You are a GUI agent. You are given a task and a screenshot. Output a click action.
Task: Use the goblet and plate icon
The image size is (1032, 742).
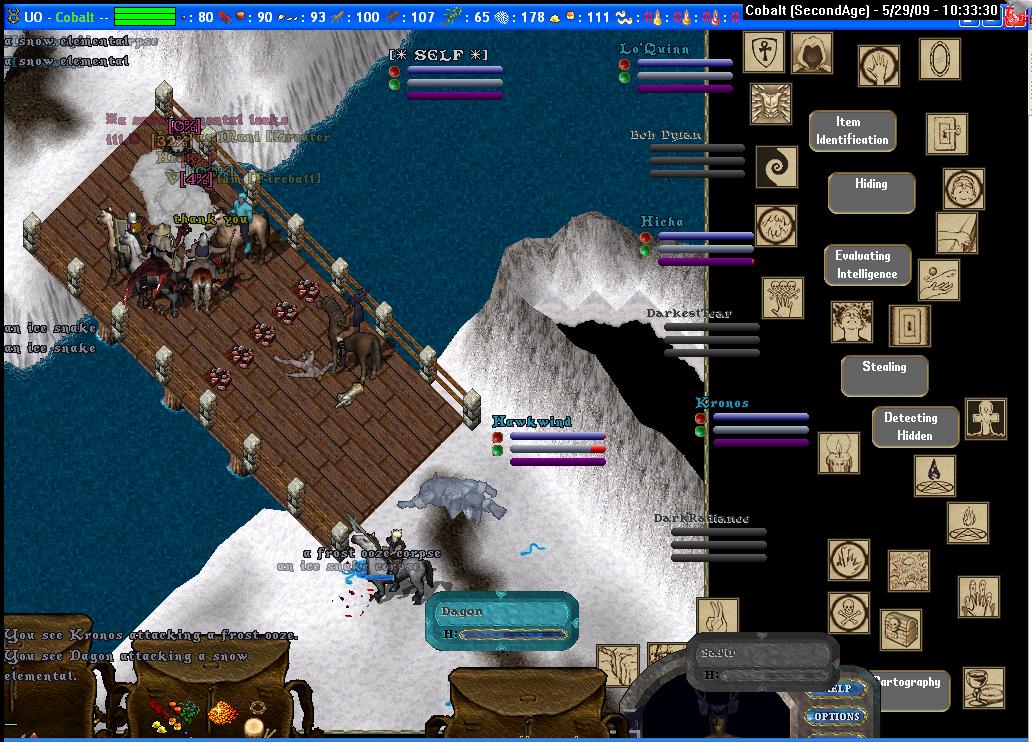(x=984, y=687)
